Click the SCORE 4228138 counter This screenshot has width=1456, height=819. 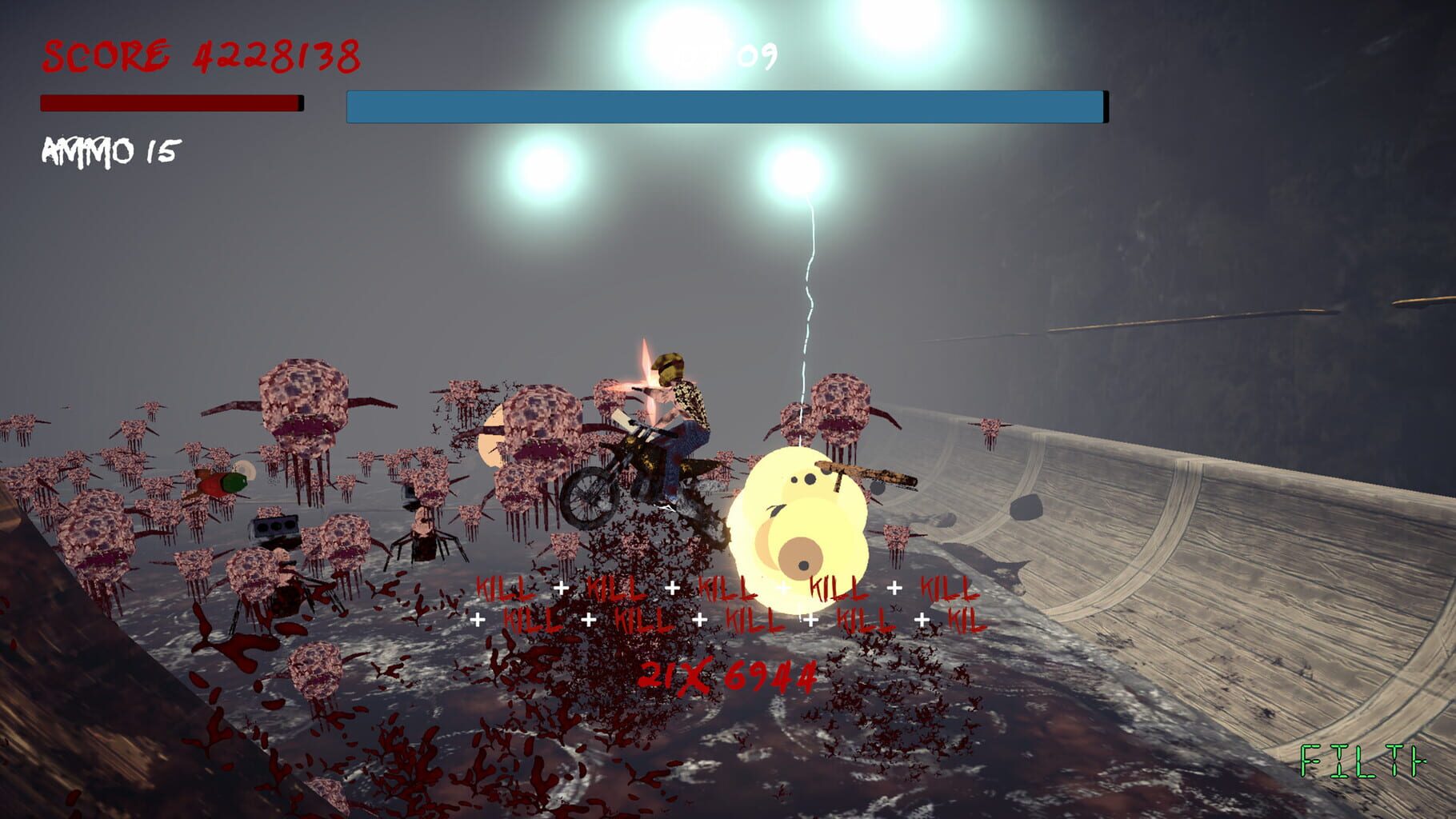(200, 54)
